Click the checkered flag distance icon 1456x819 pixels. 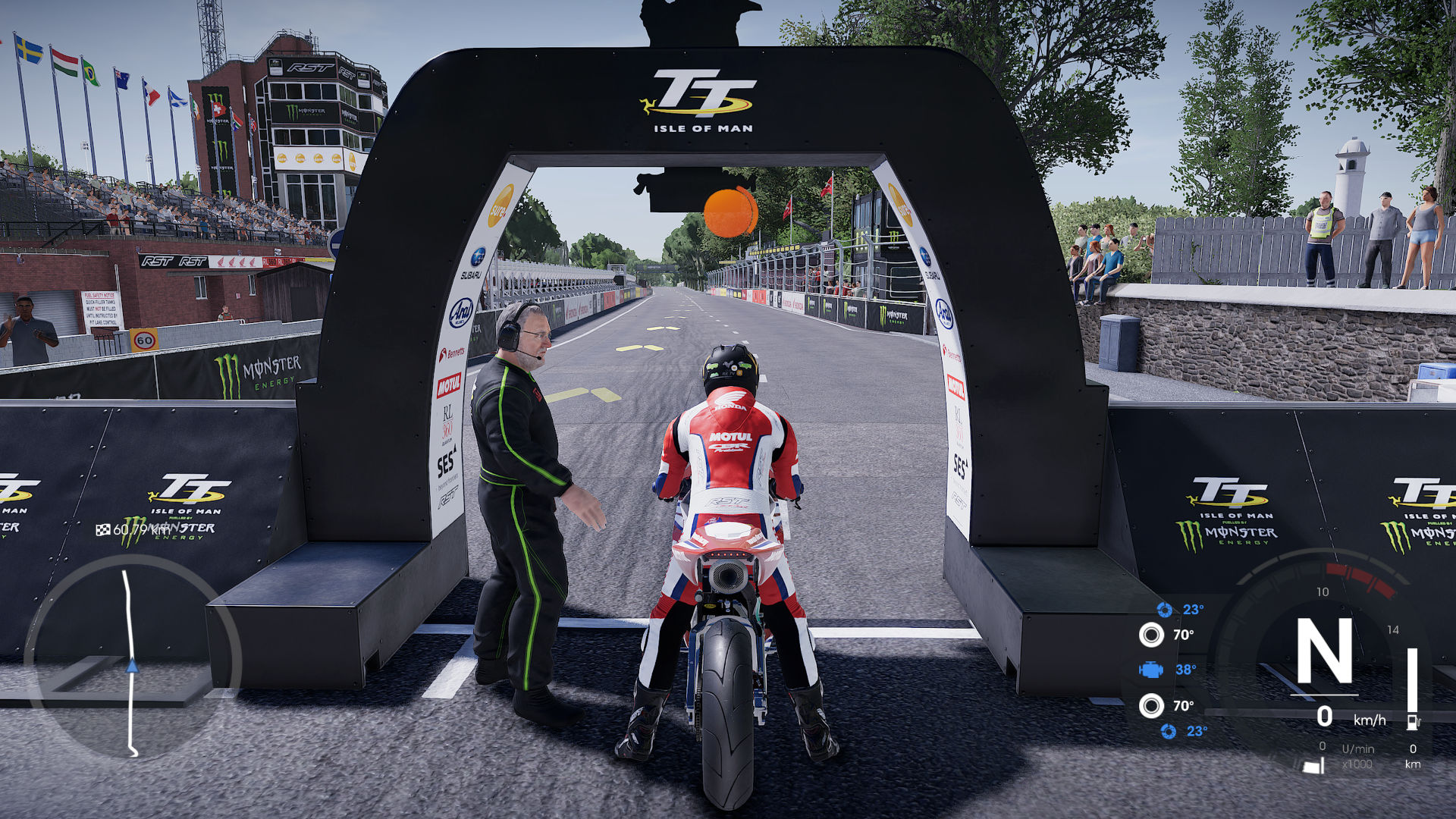[103, 529]
